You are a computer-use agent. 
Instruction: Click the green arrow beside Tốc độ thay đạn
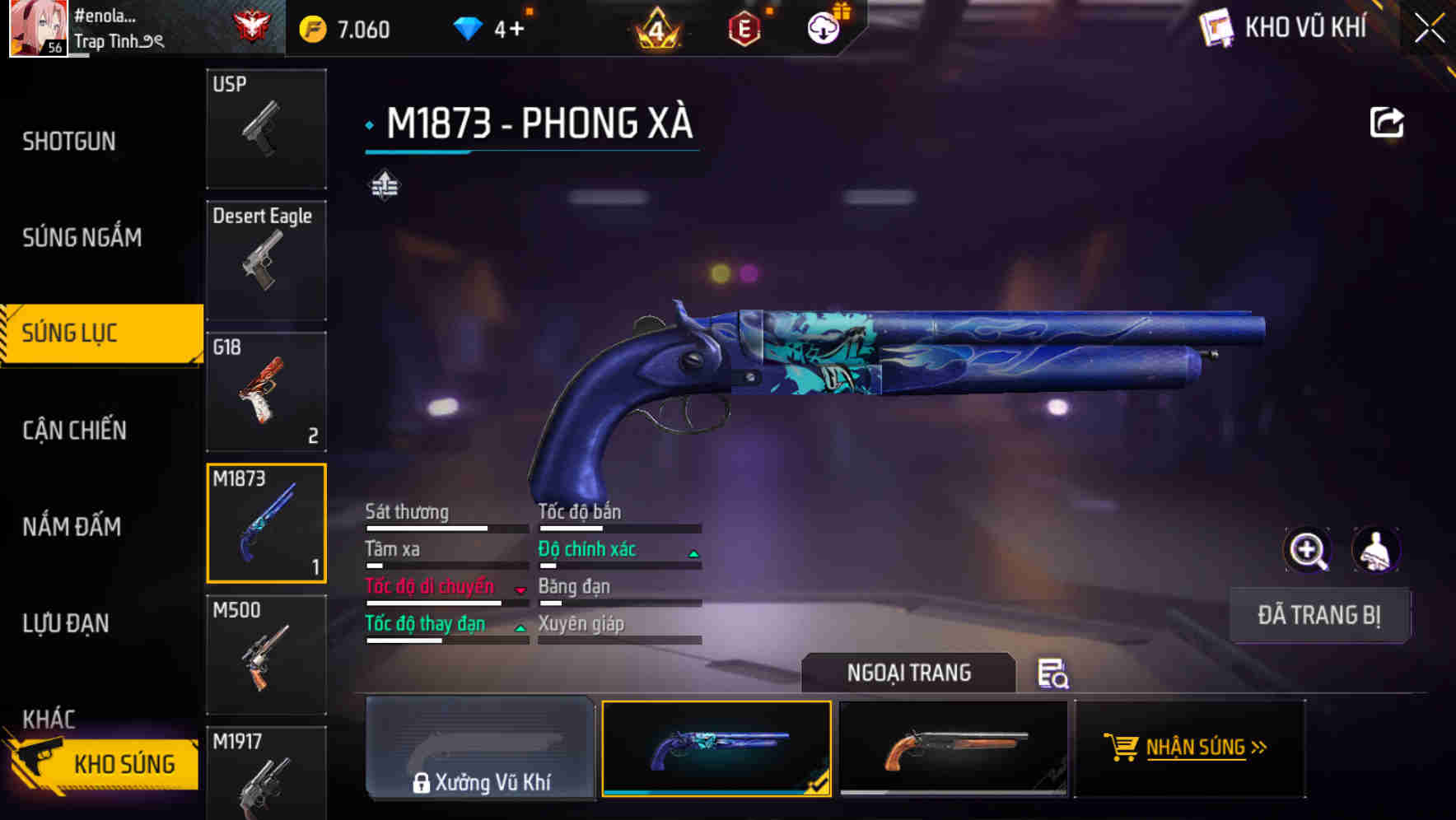[520, 626]
